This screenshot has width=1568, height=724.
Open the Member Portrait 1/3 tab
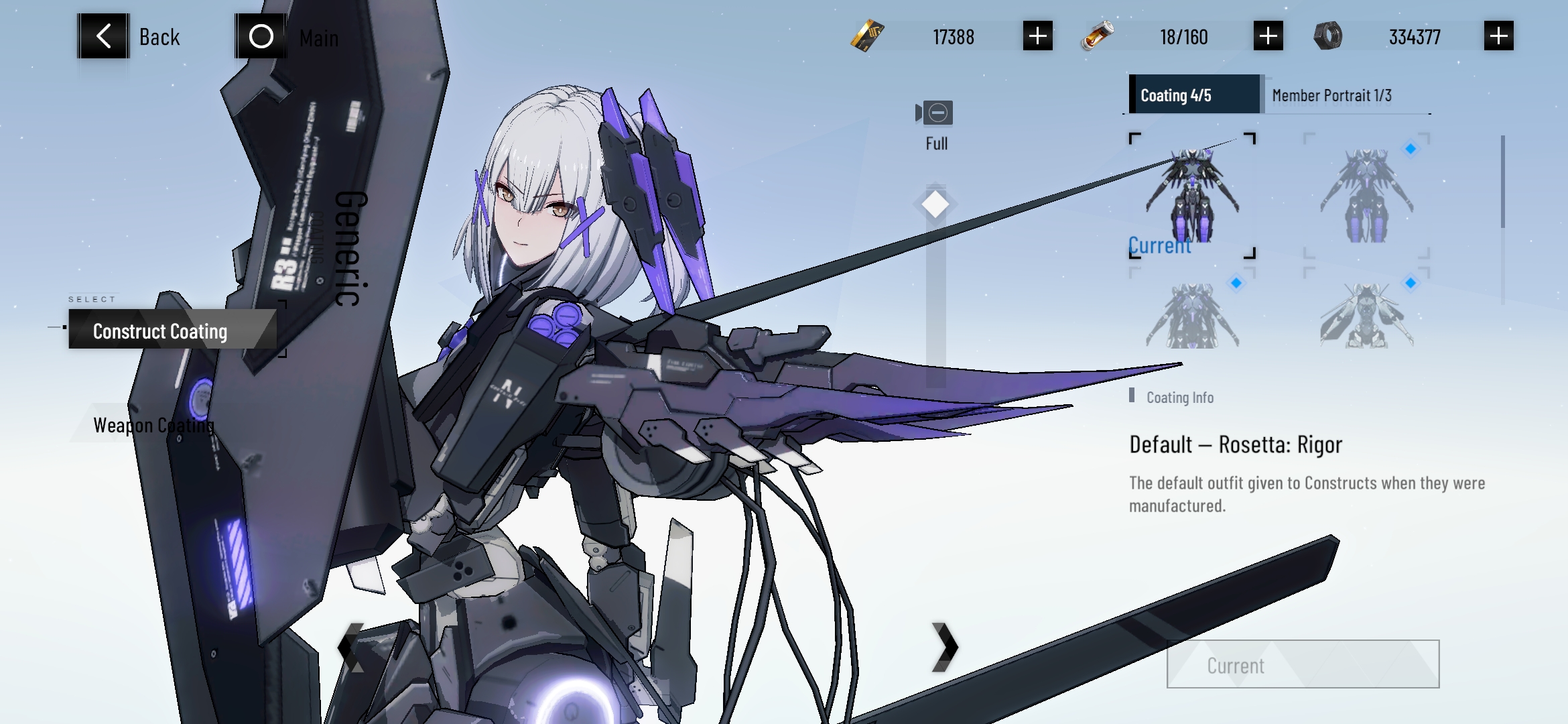point(1332,95)
